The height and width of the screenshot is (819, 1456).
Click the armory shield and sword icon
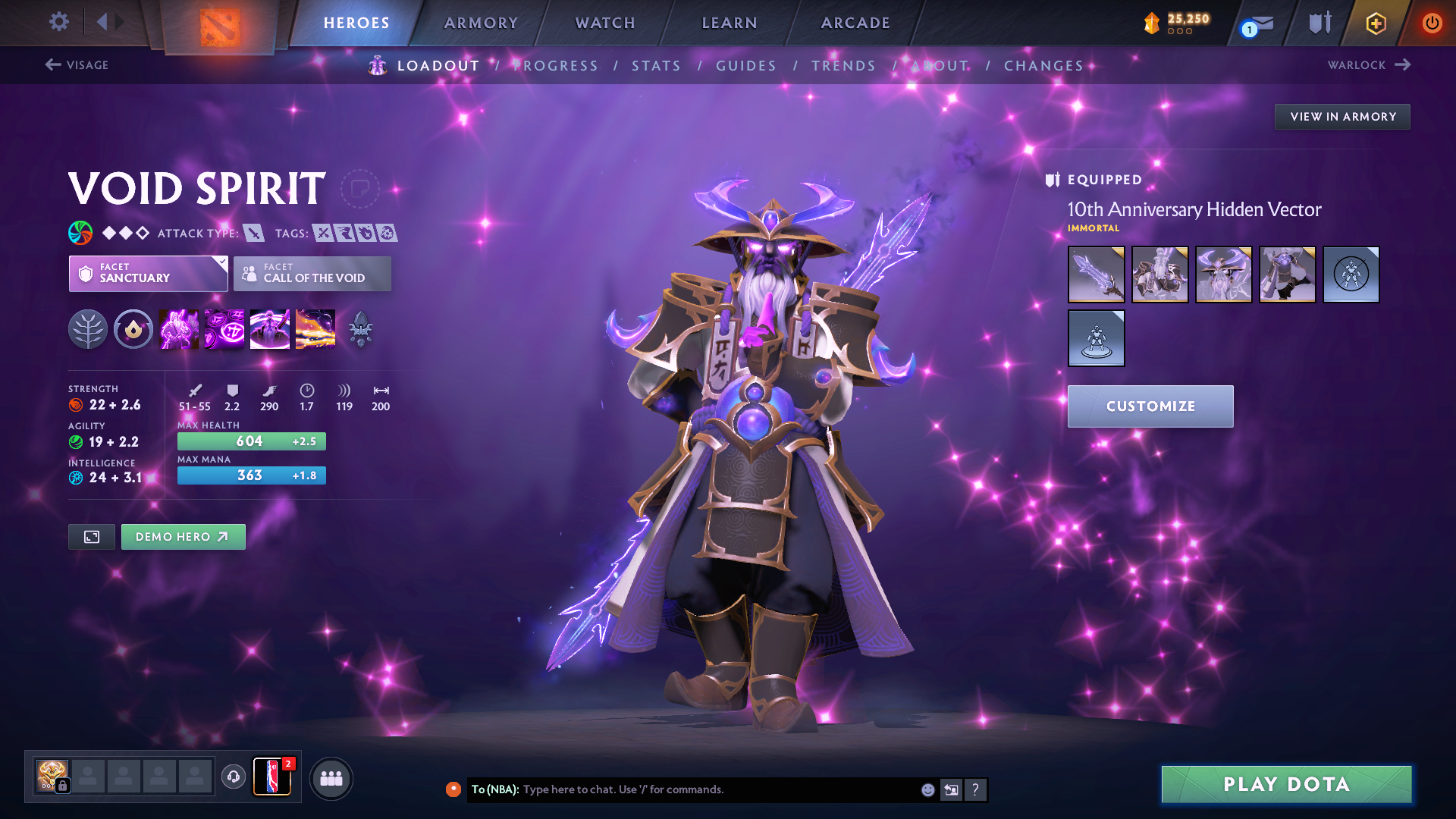point(1317,23)
